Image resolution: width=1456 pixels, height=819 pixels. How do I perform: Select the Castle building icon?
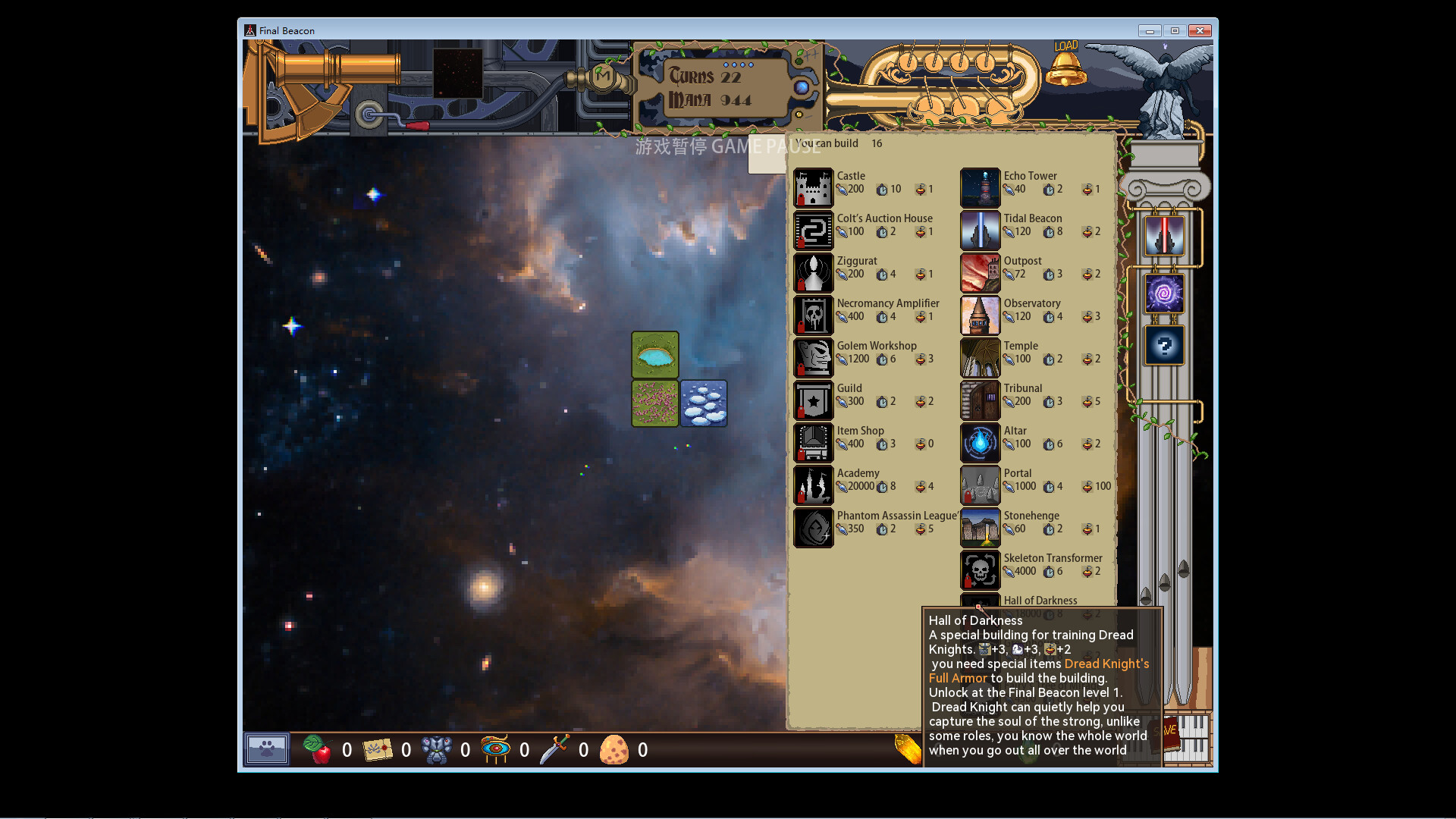click(813, 188)
